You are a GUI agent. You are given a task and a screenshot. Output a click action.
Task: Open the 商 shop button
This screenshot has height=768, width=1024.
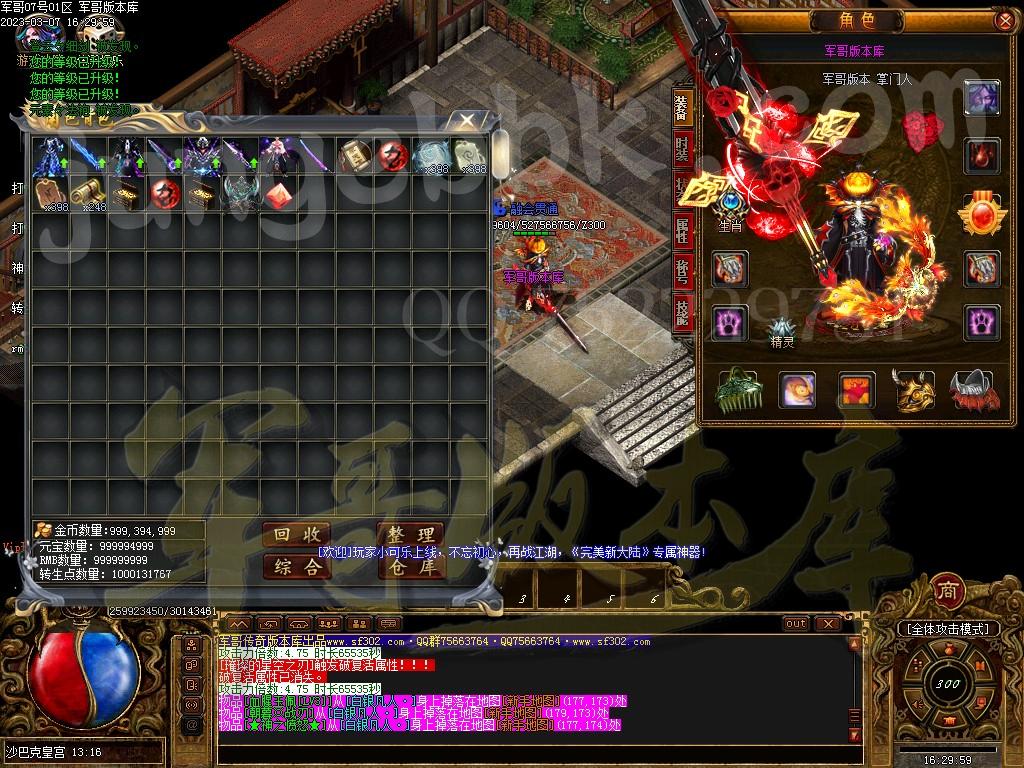(x=946, y=589)
